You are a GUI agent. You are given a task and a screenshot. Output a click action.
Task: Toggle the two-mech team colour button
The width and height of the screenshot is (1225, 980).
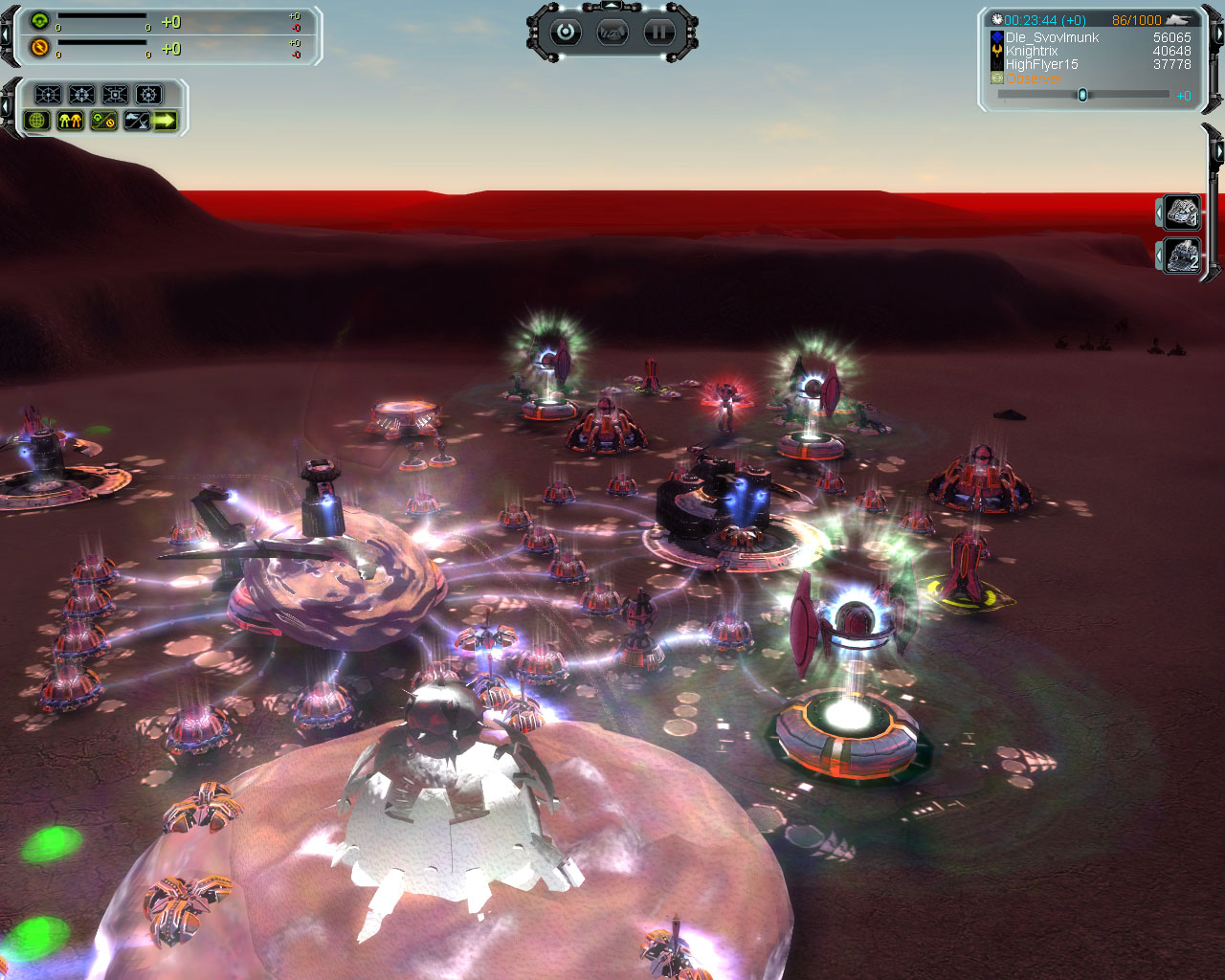point(70,121)
